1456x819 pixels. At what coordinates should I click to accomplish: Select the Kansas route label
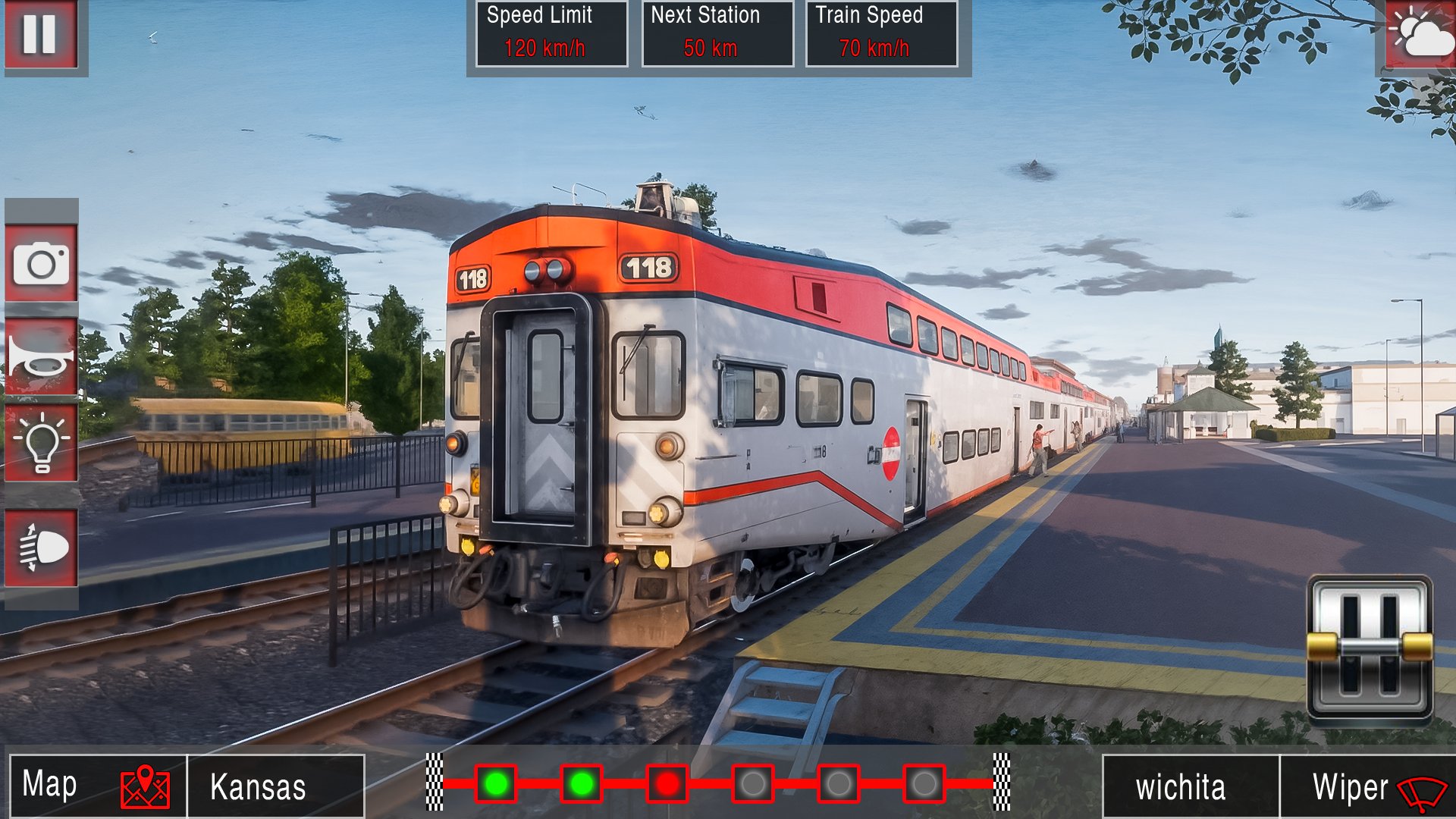[275, 786]
